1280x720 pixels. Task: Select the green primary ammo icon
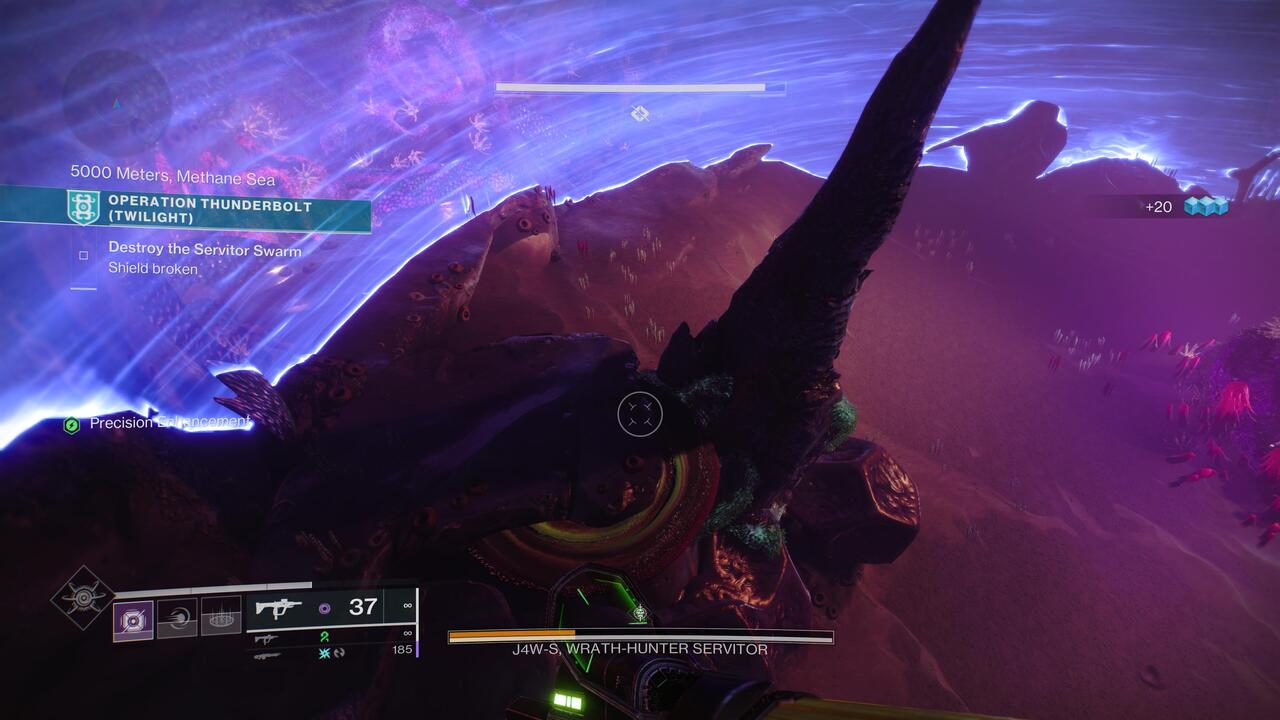[x=325, y=637]
